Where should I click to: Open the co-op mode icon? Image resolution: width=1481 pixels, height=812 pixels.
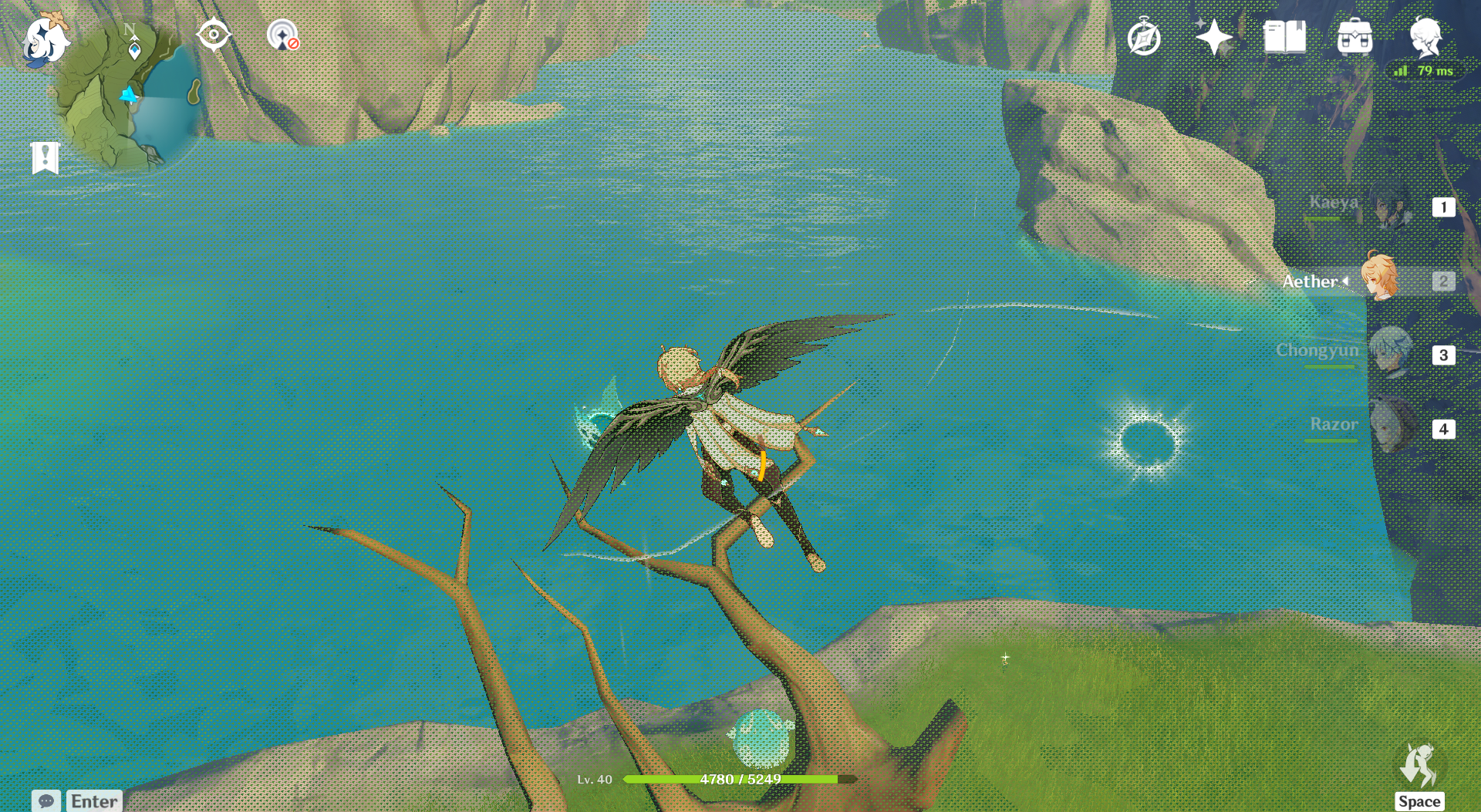282,35
